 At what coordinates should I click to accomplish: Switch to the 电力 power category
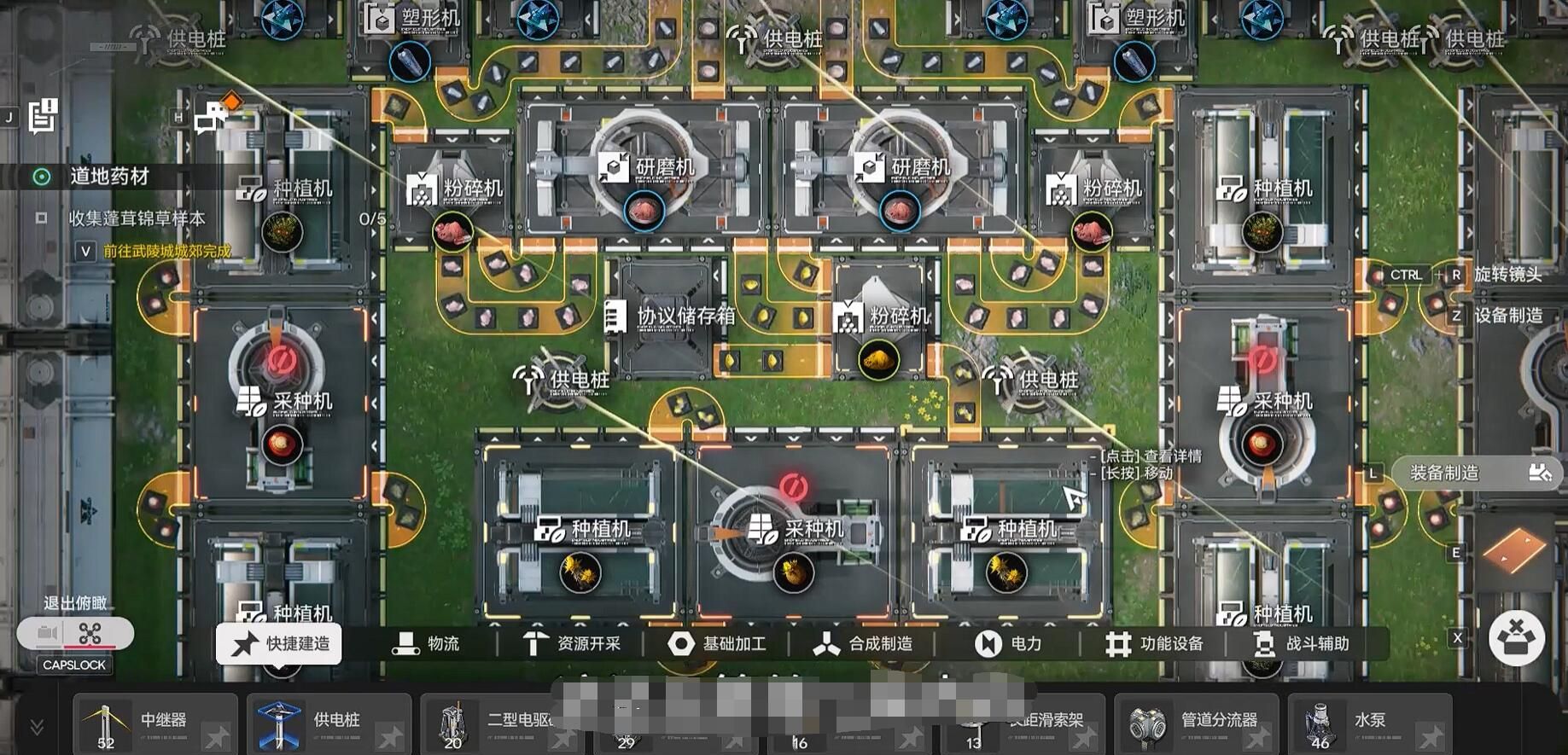pos(1008,644)
